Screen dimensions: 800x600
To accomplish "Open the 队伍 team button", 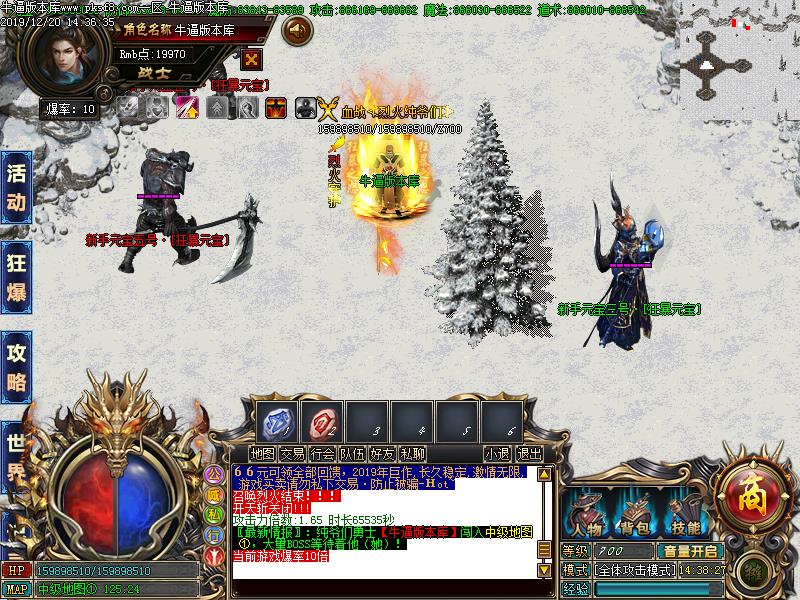I will tap(352, 454).
